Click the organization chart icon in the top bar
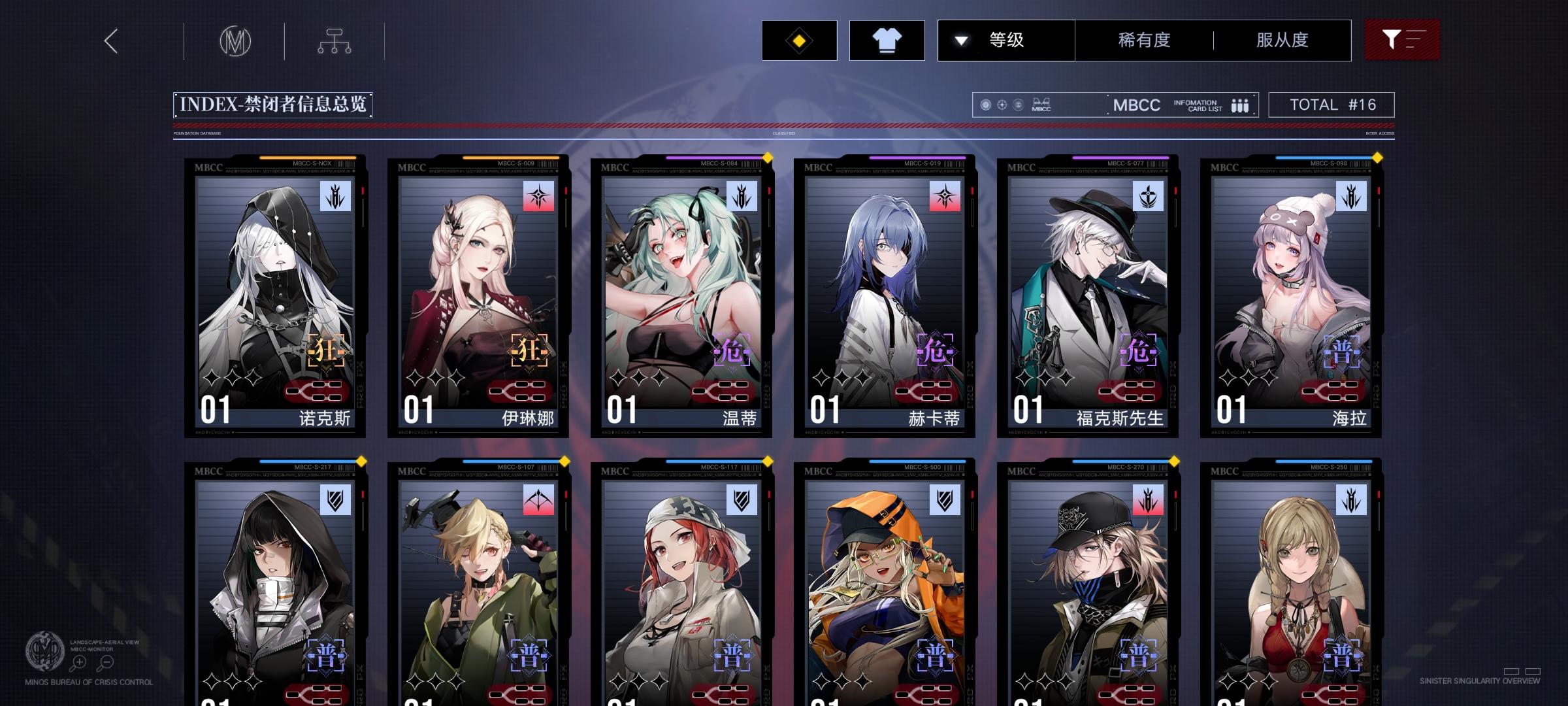The height and width of the screenshot is (706, 1568). pyautogui.click(x=336, y=41)
